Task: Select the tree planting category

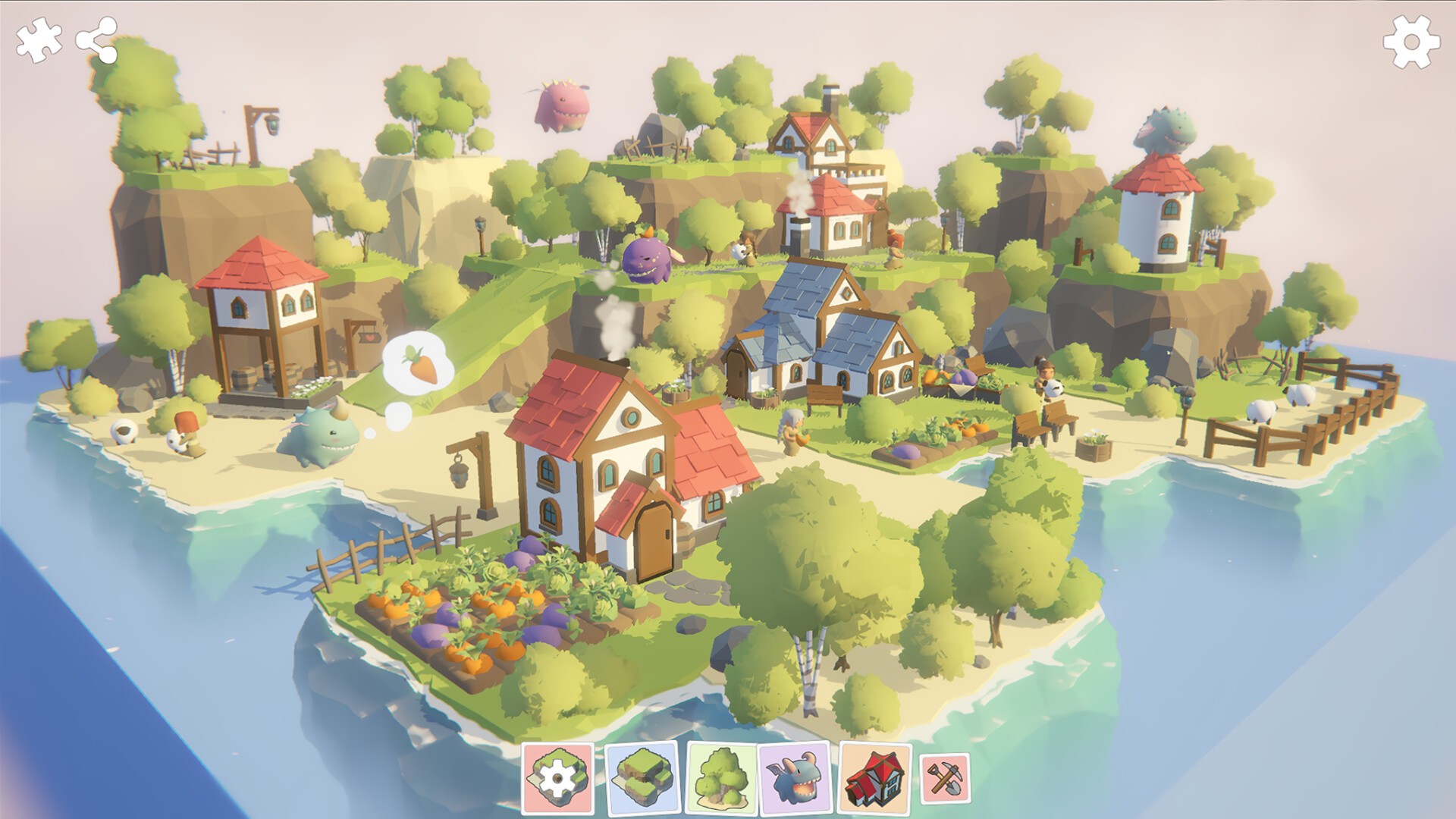Action: click(722, 778)
